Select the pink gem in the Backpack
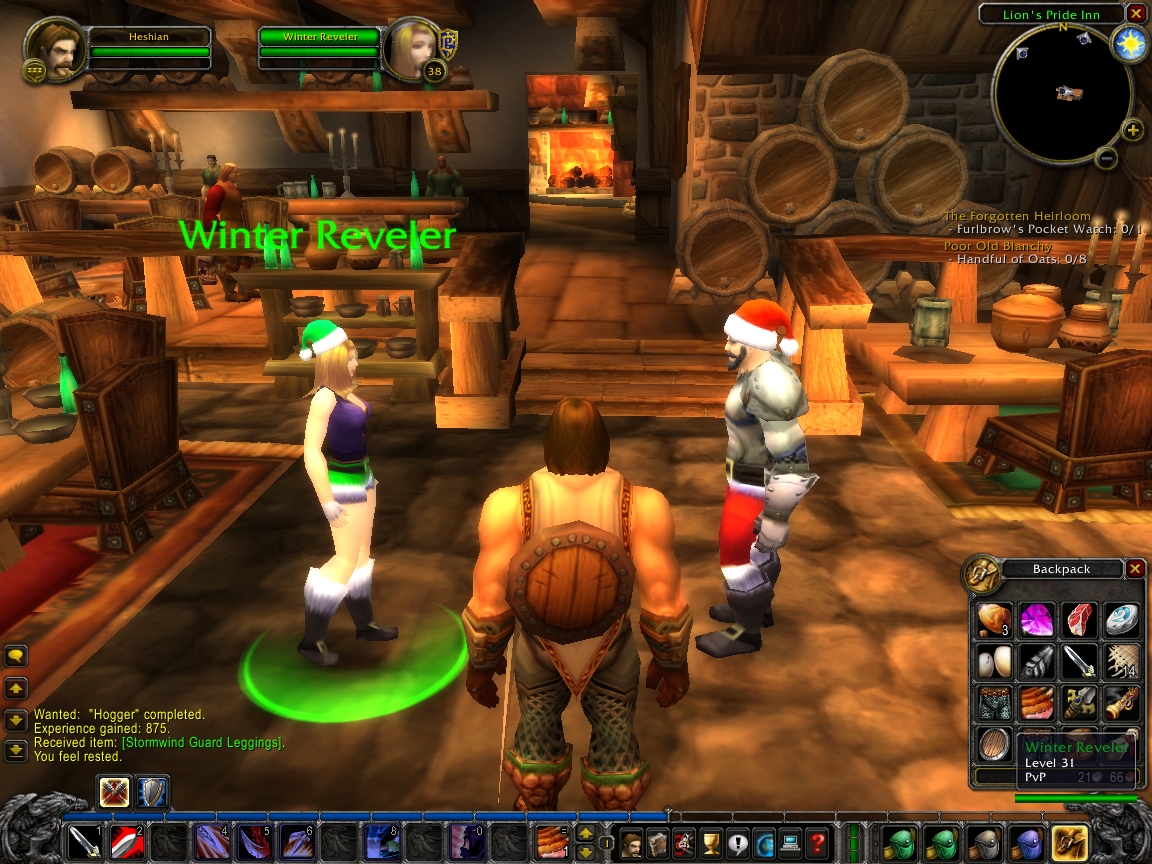The image size is (1152, 864). point(1035,620)
